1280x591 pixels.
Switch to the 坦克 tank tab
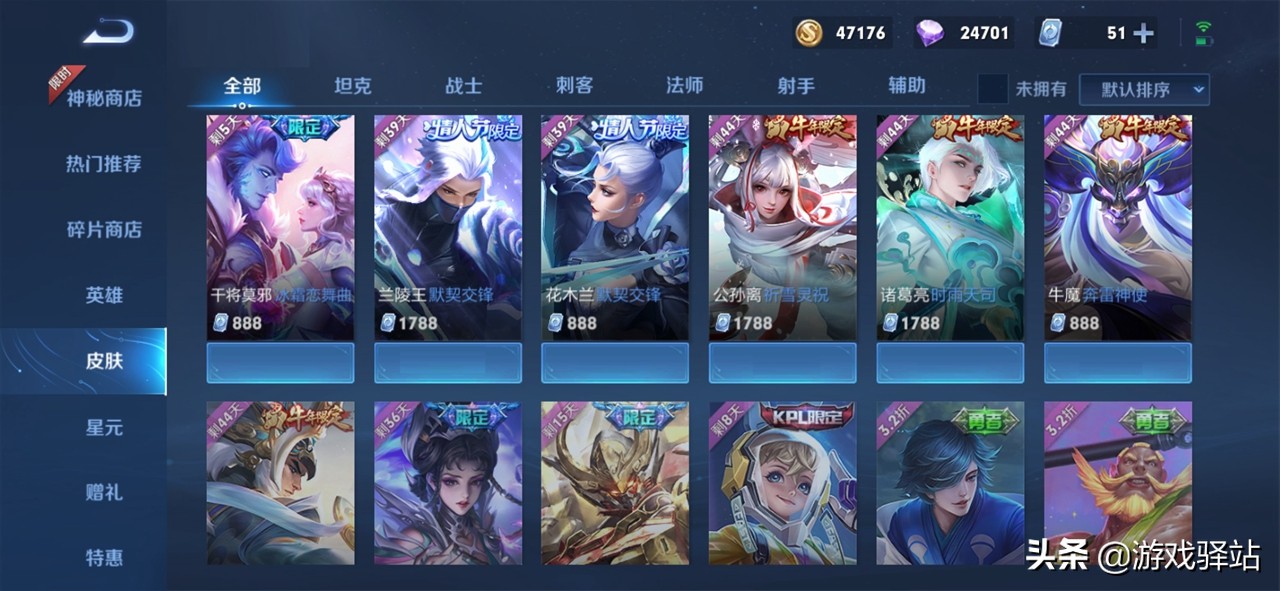point(352,86)
